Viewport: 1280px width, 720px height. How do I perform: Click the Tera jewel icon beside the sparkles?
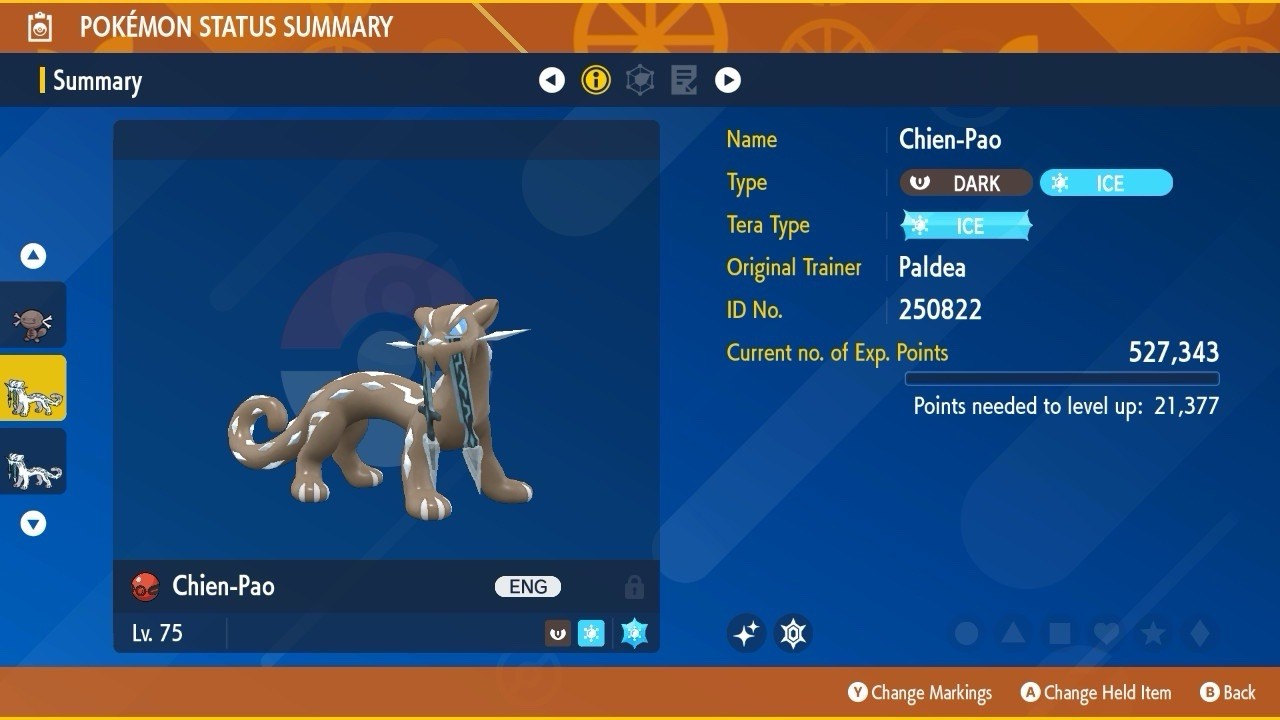[x=793, y=633]
